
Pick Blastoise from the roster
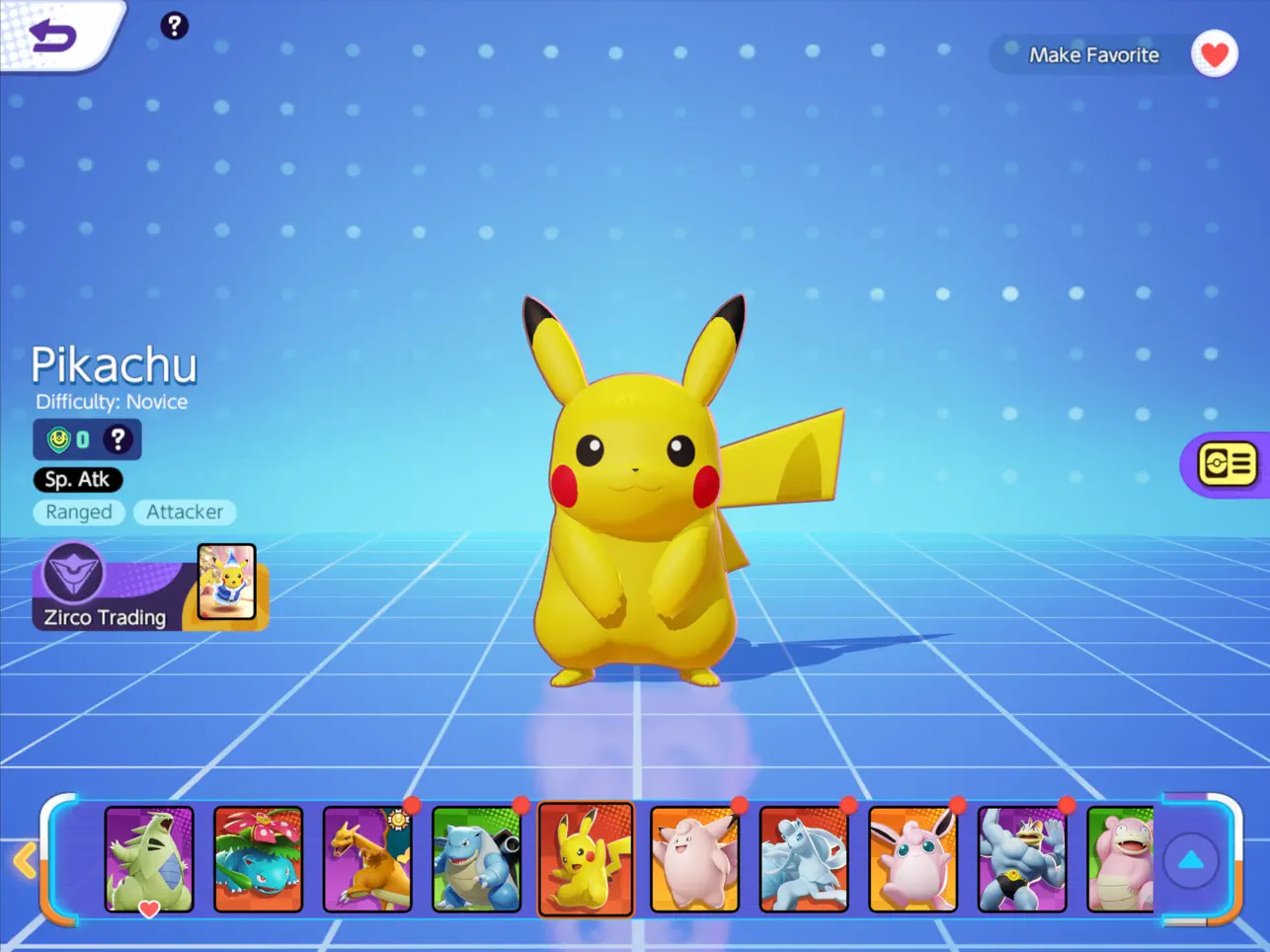(x=477, y=858)
